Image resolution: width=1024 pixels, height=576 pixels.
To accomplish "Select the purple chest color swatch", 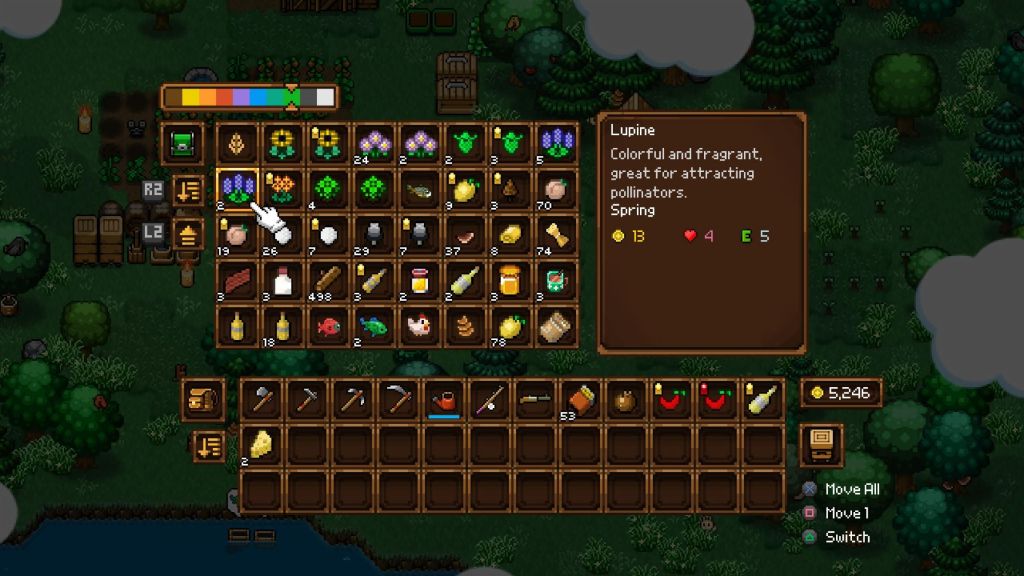I will 241,98.
